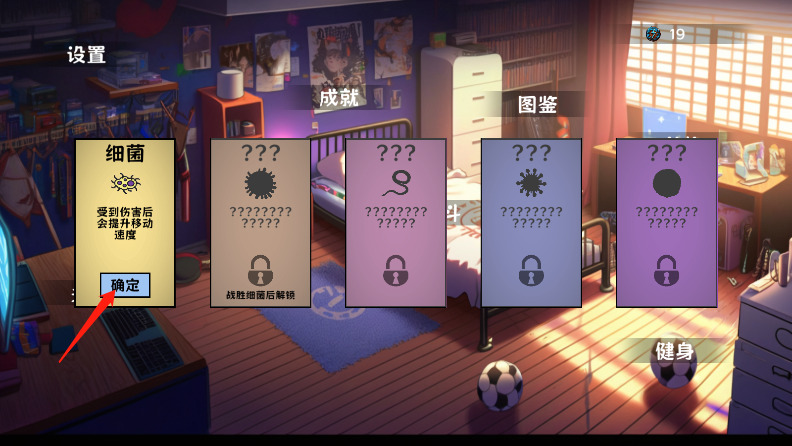792x446 pixels.
Task: Pick the locked blue card with the virus icon
Action: [531, 222]
